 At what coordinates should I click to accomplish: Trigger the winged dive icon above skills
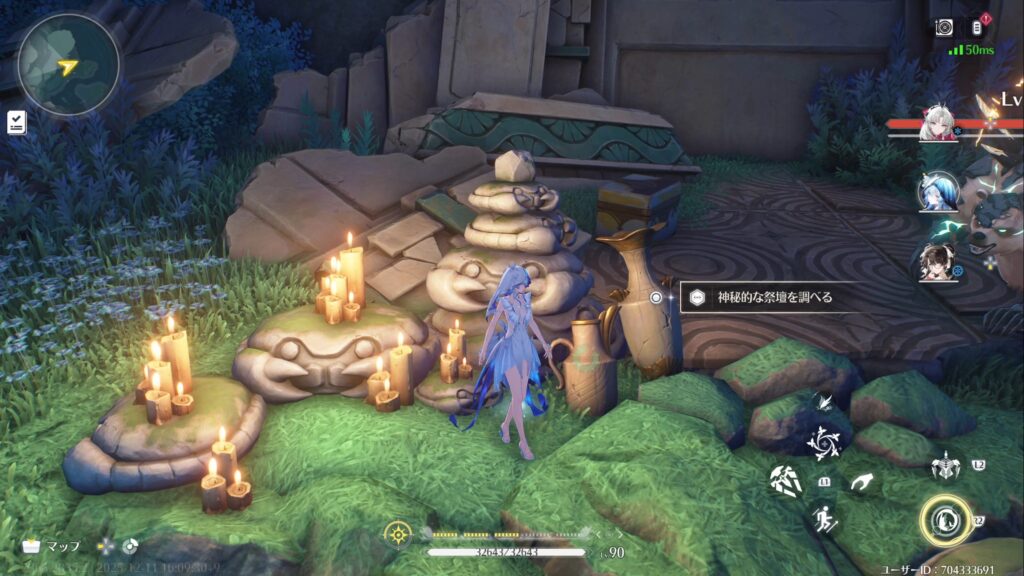(824, 402)
